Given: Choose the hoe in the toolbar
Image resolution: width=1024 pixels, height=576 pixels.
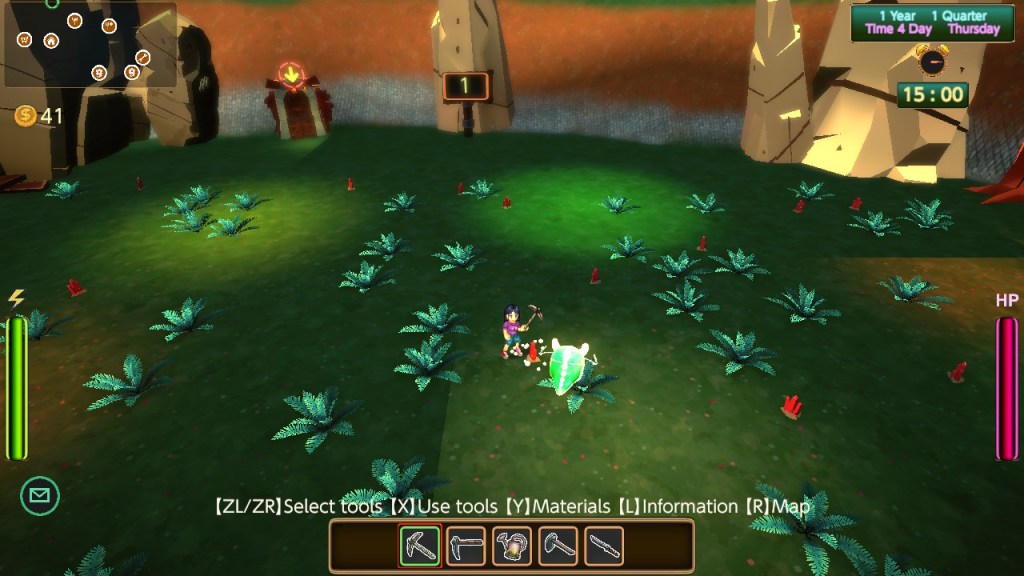Looking at the screenshot, I should (466, 546).
